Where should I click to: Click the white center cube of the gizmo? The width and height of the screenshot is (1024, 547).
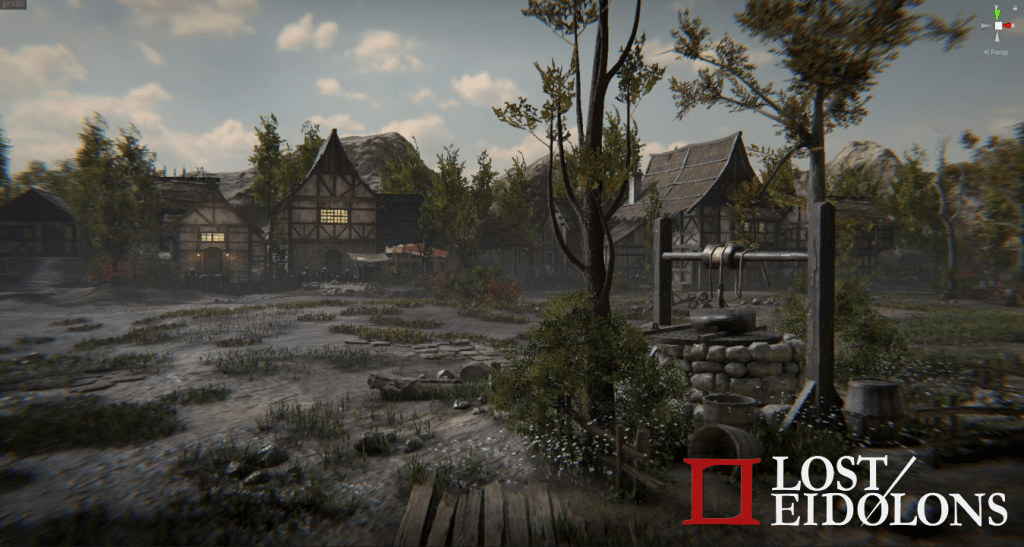pos(997,25)
